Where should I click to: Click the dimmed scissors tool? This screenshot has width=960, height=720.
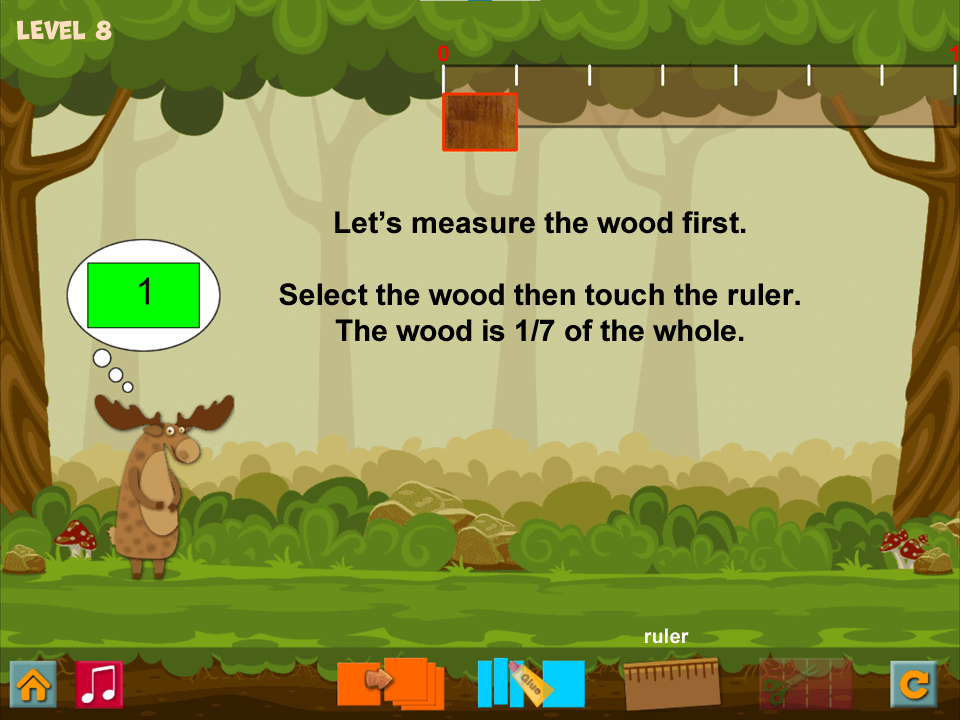click(x=805, y=683)
